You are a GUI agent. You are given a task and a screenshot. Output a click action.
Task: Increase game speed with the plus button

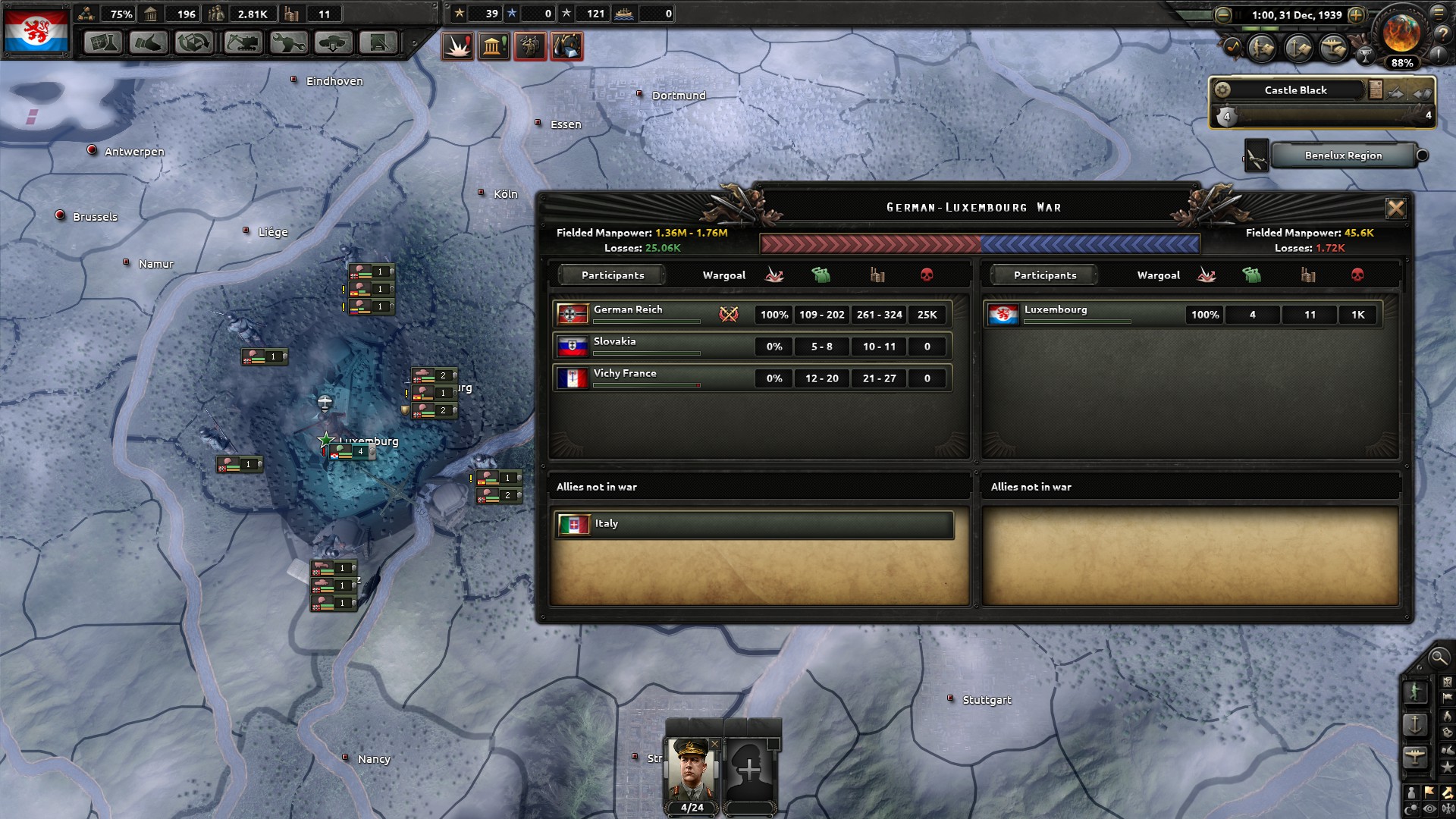point(1357,15)
